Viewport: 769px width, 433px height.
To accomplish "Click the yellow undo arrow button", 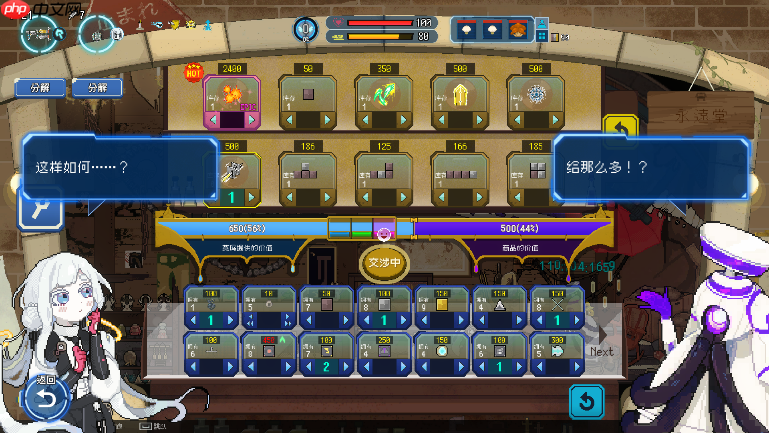I will [x=620, y=130].
